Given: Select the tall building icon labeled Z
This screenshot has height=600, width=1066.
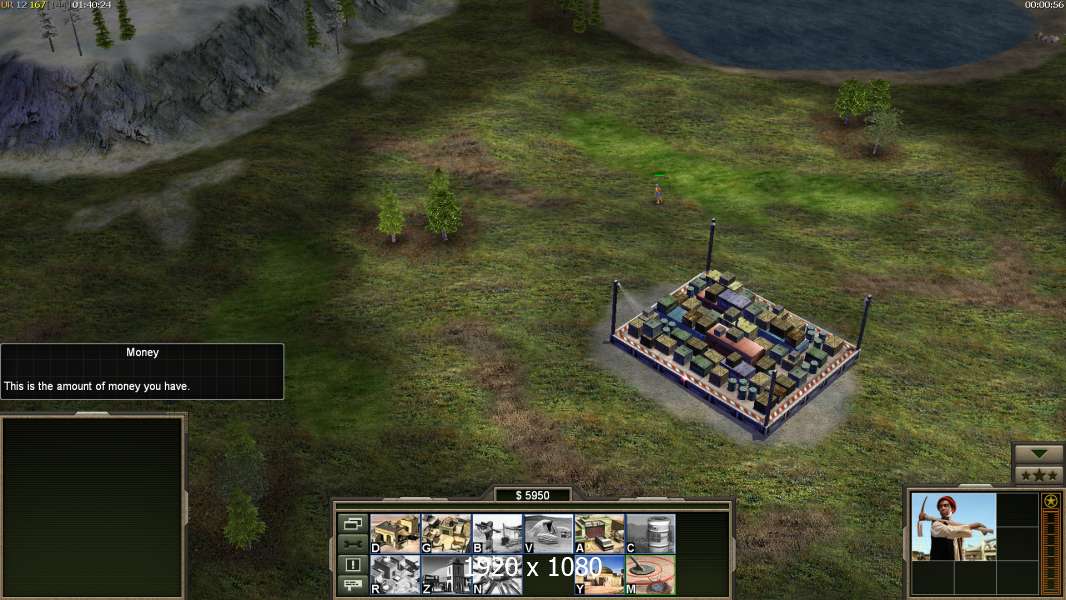Looking at the screenshot, I should [x=446, y=574].
